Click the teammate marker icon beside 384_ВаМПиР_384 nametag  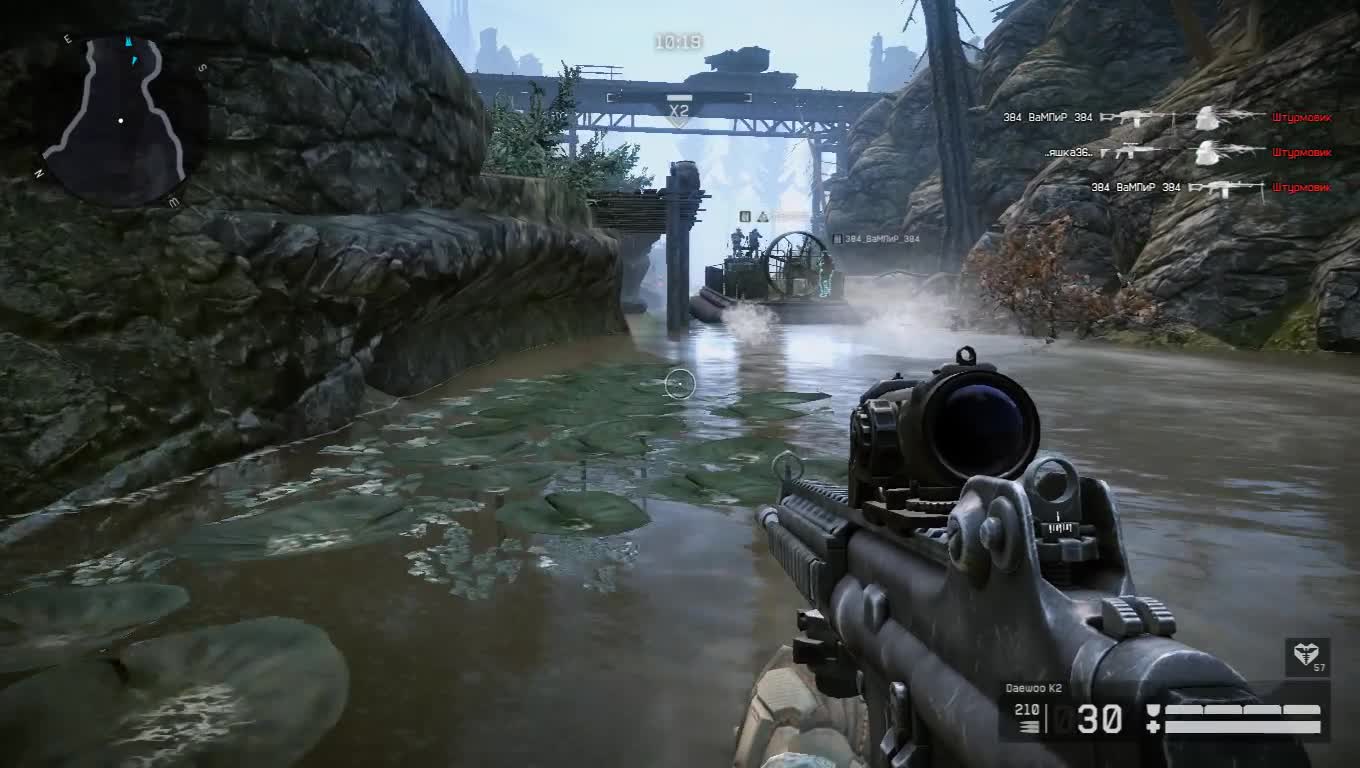[837, 239]
